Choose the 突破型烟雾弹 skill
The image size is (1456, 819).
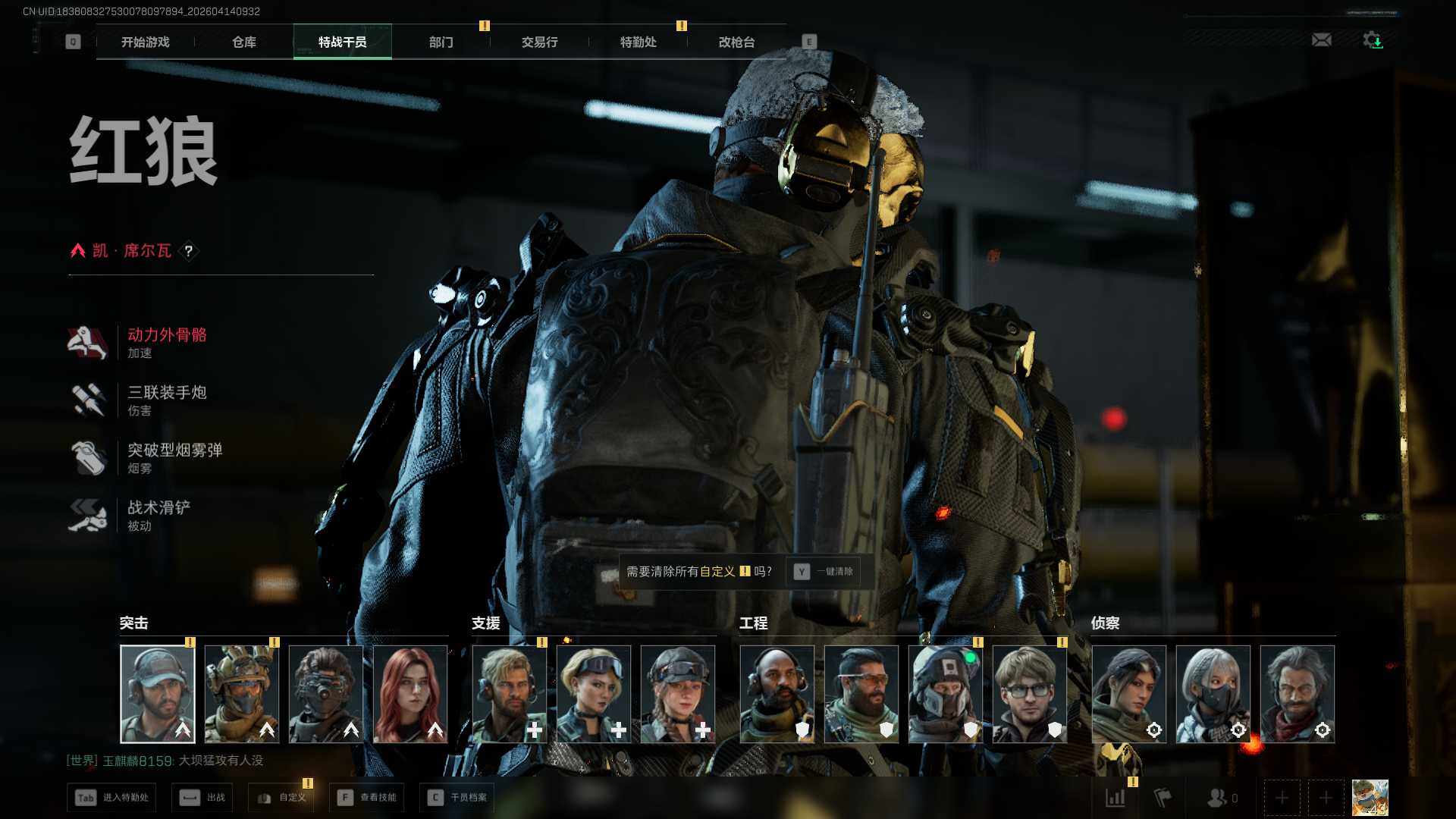pos(174,450)
